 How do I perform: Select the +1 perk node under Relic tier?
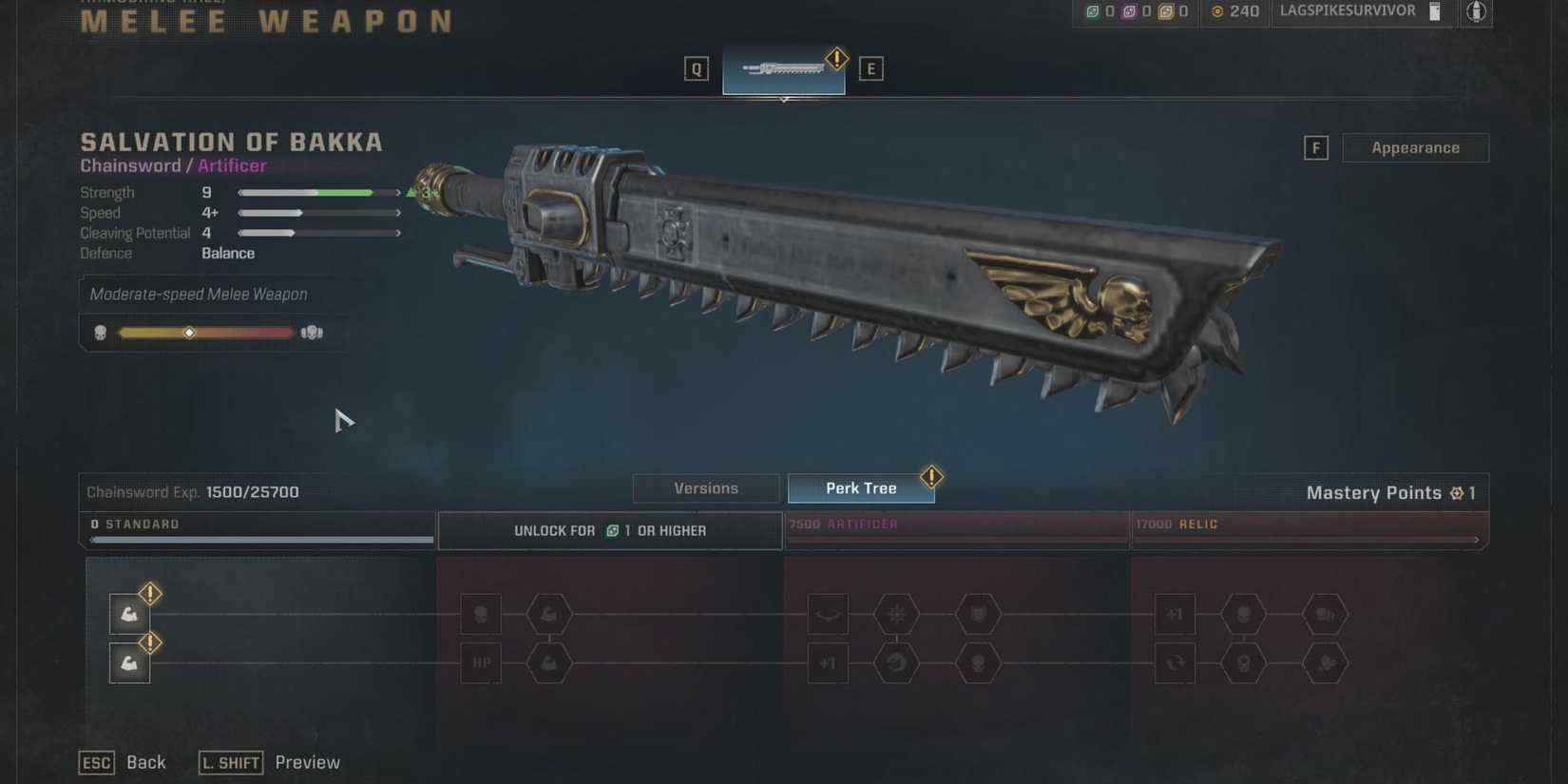click(x=1175, y=615)
